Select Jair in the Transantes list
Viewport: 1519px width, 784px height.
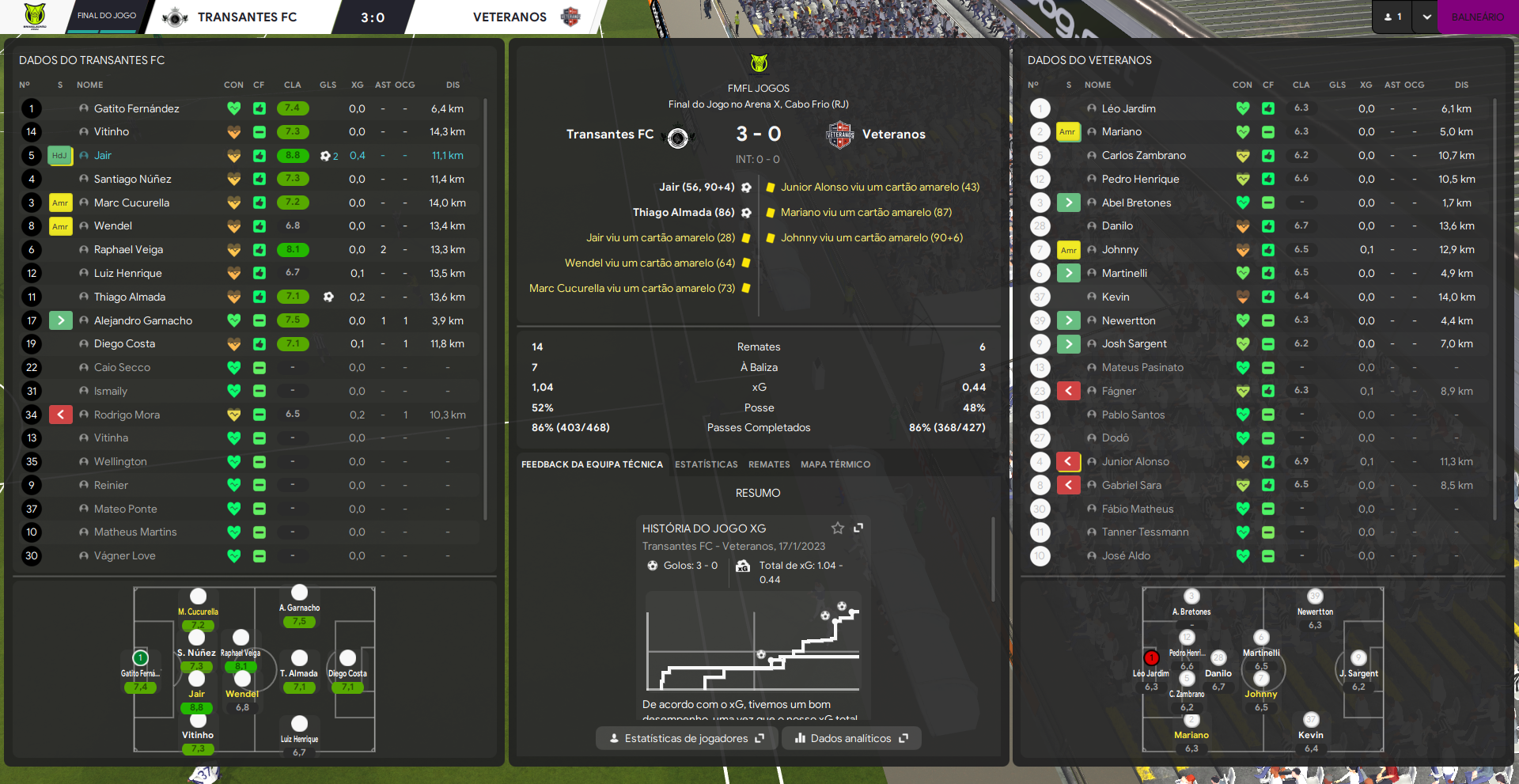pos(103,156)
